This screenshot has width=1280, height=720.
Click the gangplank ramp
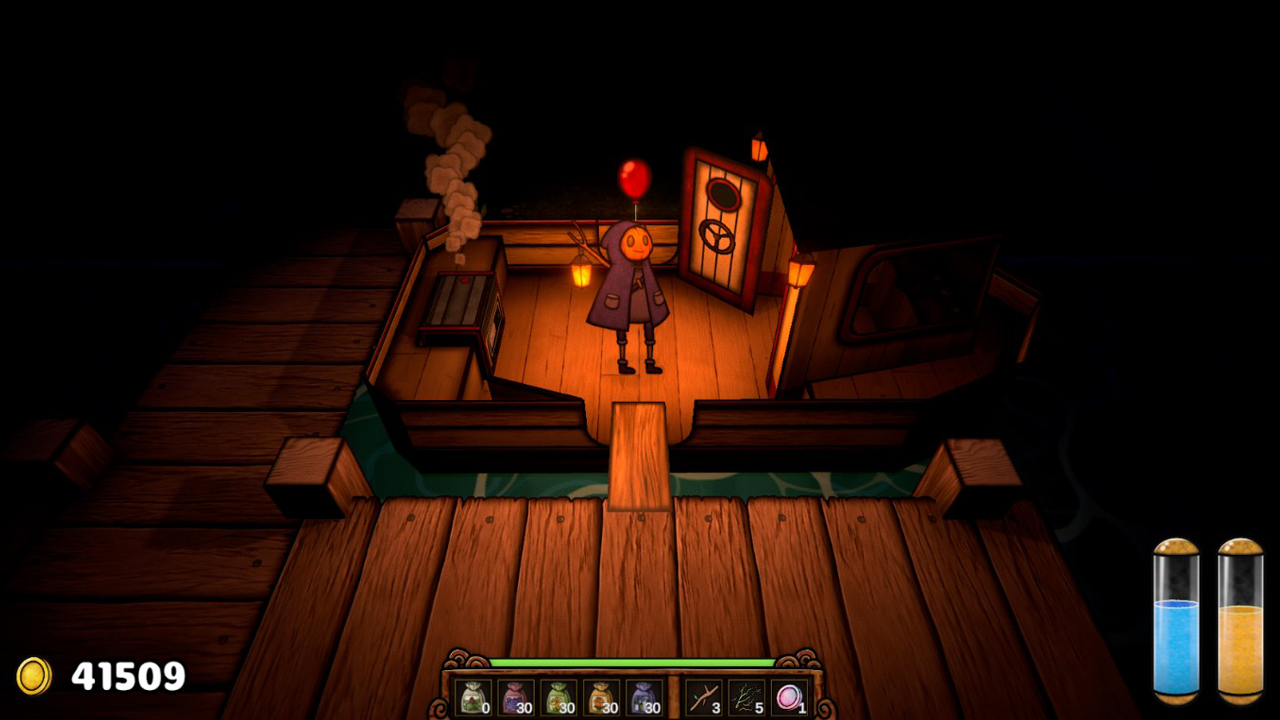click(640, 455)
